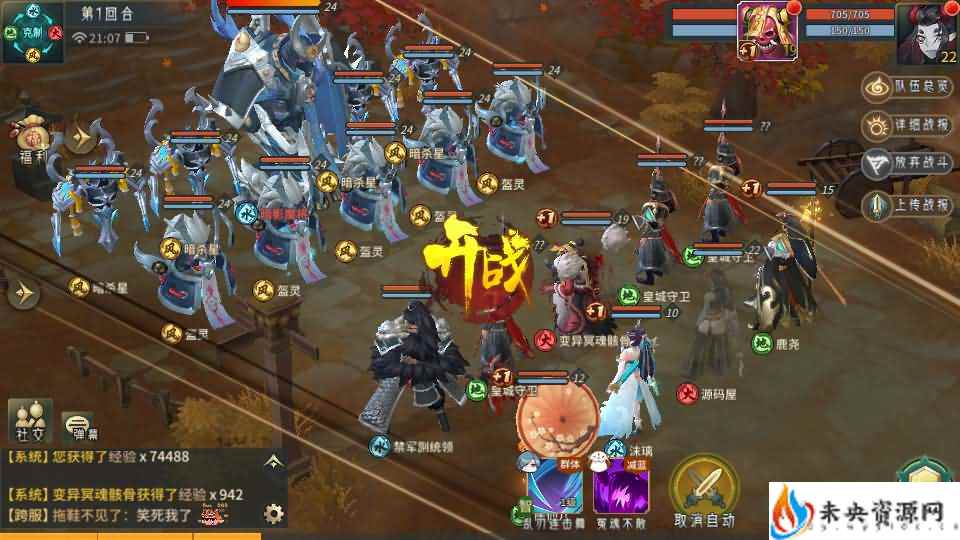Screen dimensions: 960x540
Task: Toggle the 弹幕 bullet comments button
Action: tap(79, 427)
